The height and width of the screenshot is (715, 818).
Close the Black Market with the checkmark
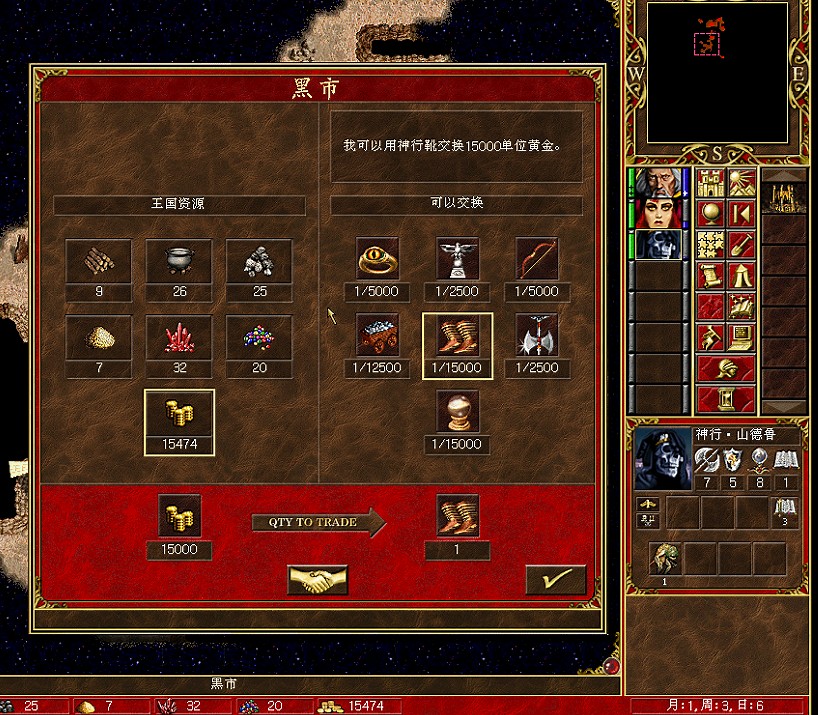(555, 580)
